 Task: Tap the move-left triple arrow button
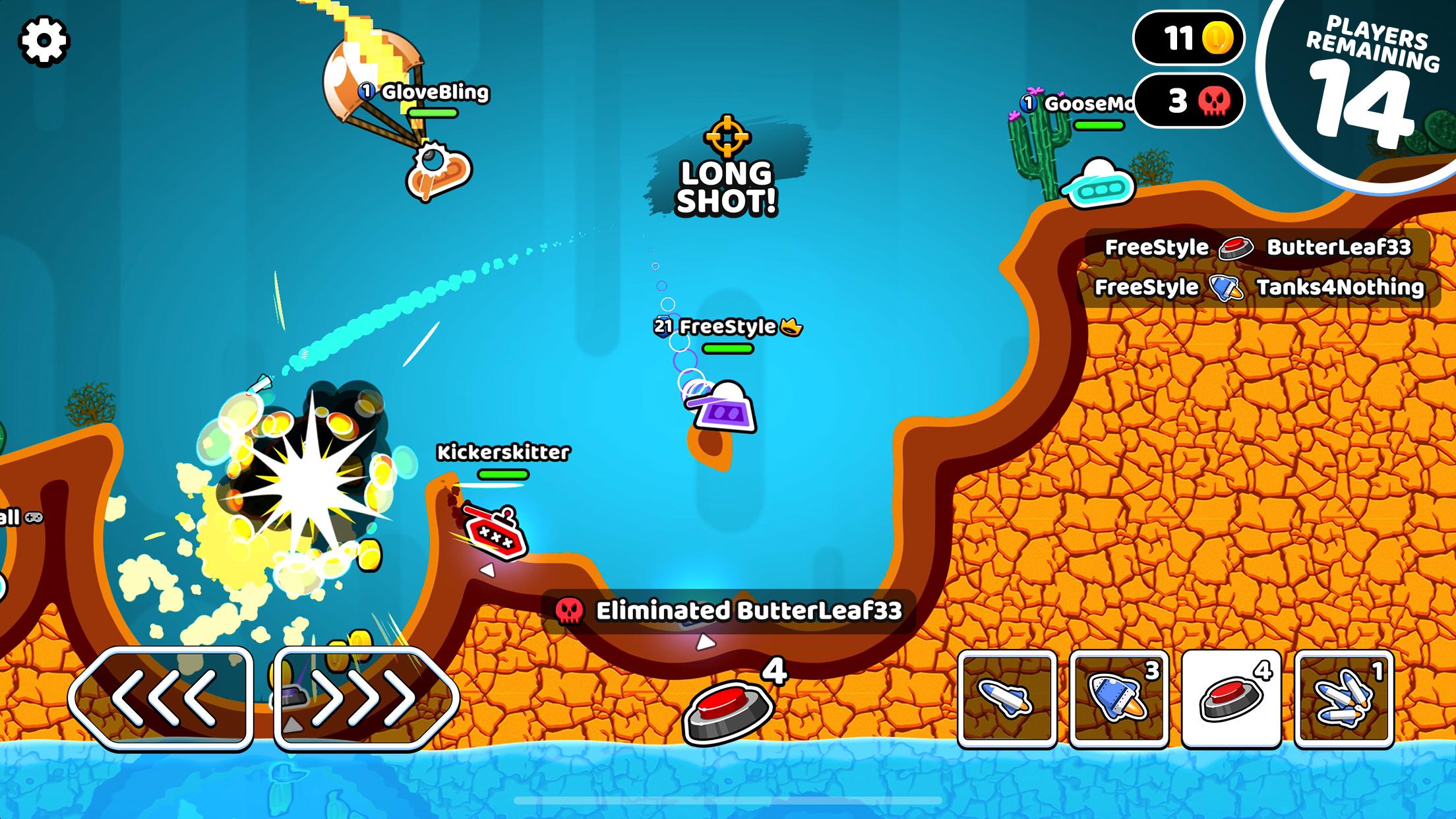click(162, 698)
